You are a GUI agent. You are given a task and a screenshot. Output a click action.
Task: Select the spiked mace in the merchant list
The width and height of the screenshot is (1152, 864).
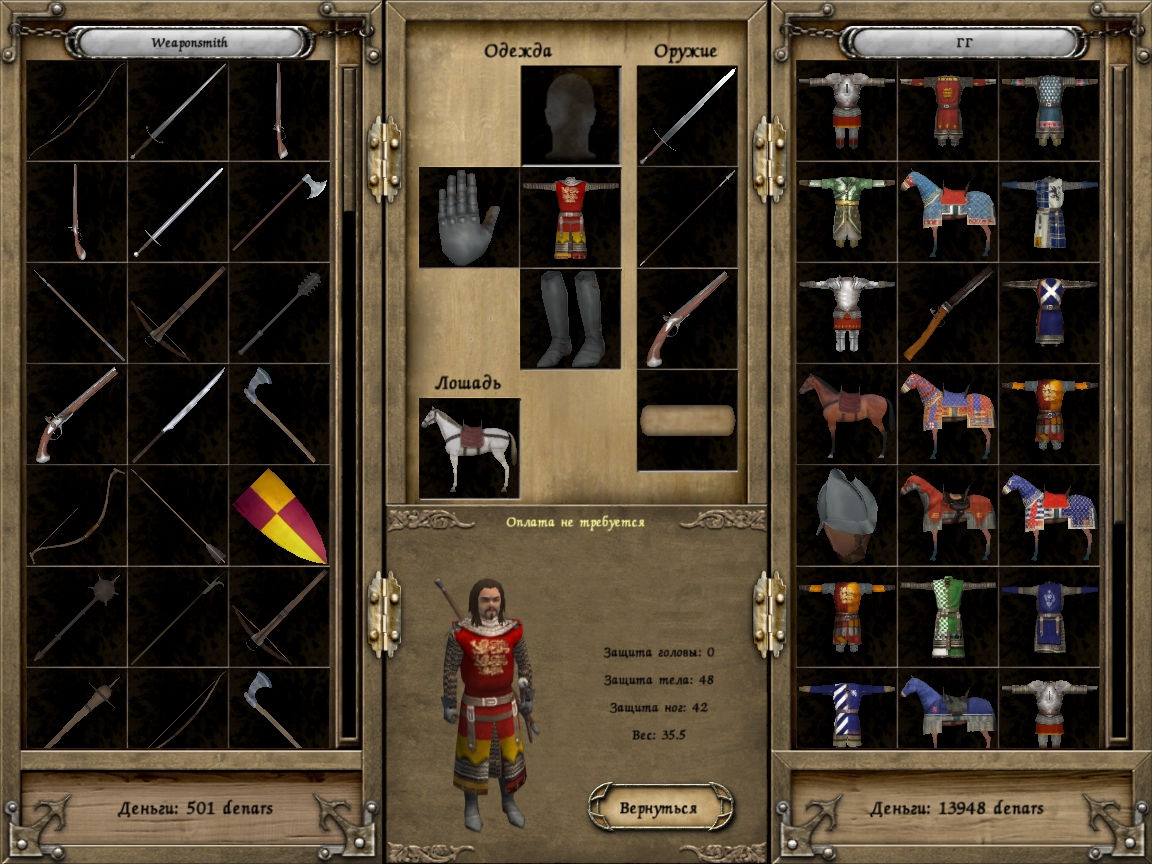point(279,312)
